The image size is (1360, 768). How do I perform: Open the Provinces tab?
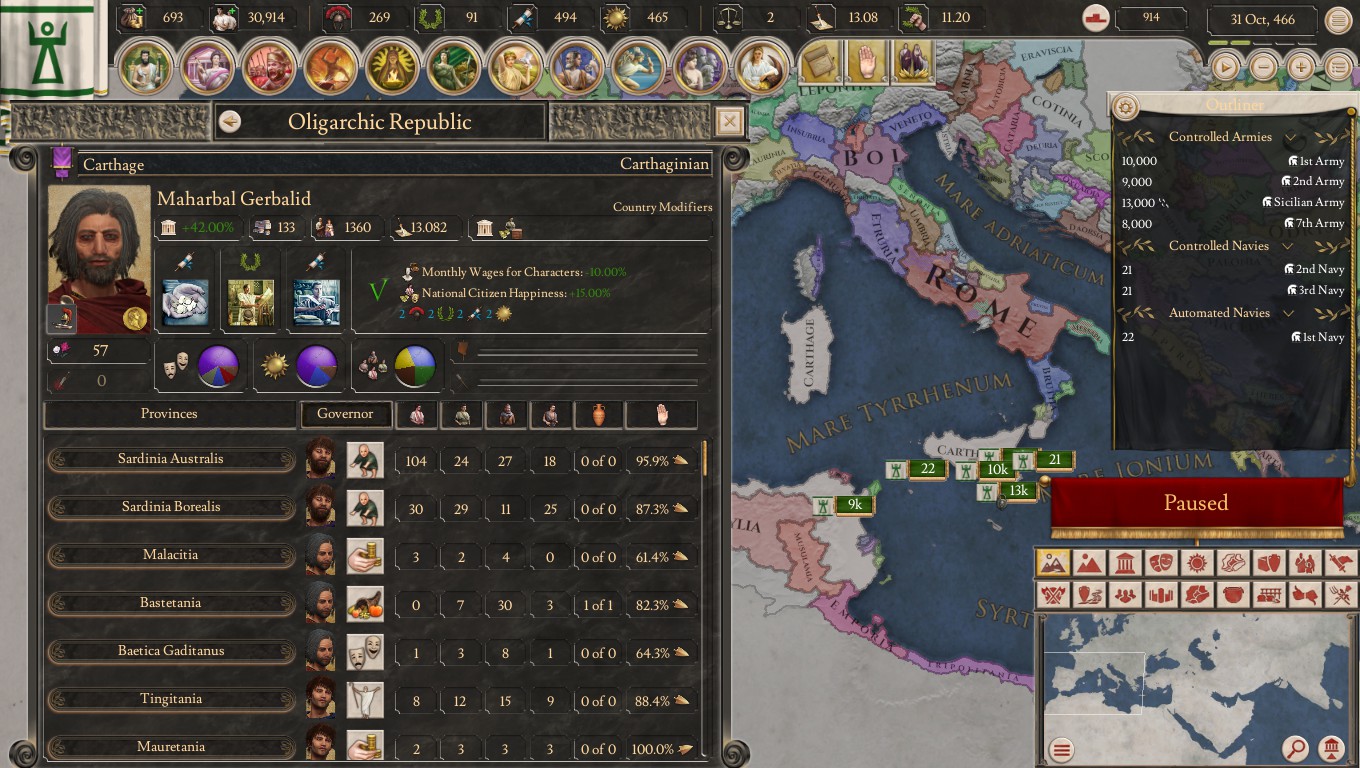point(170,413)
